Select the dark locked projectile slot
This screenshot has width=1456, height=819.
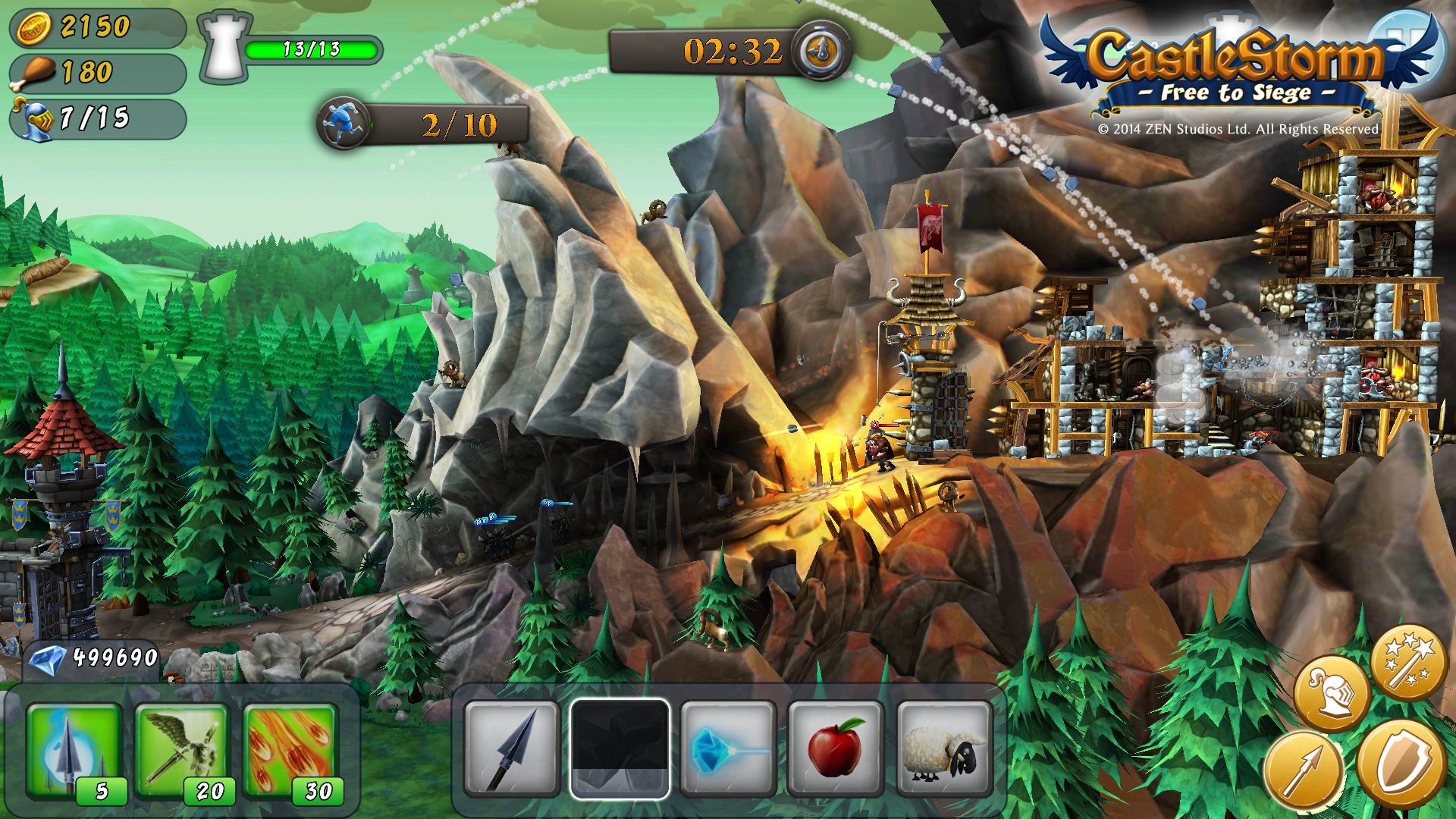[620, 749]
